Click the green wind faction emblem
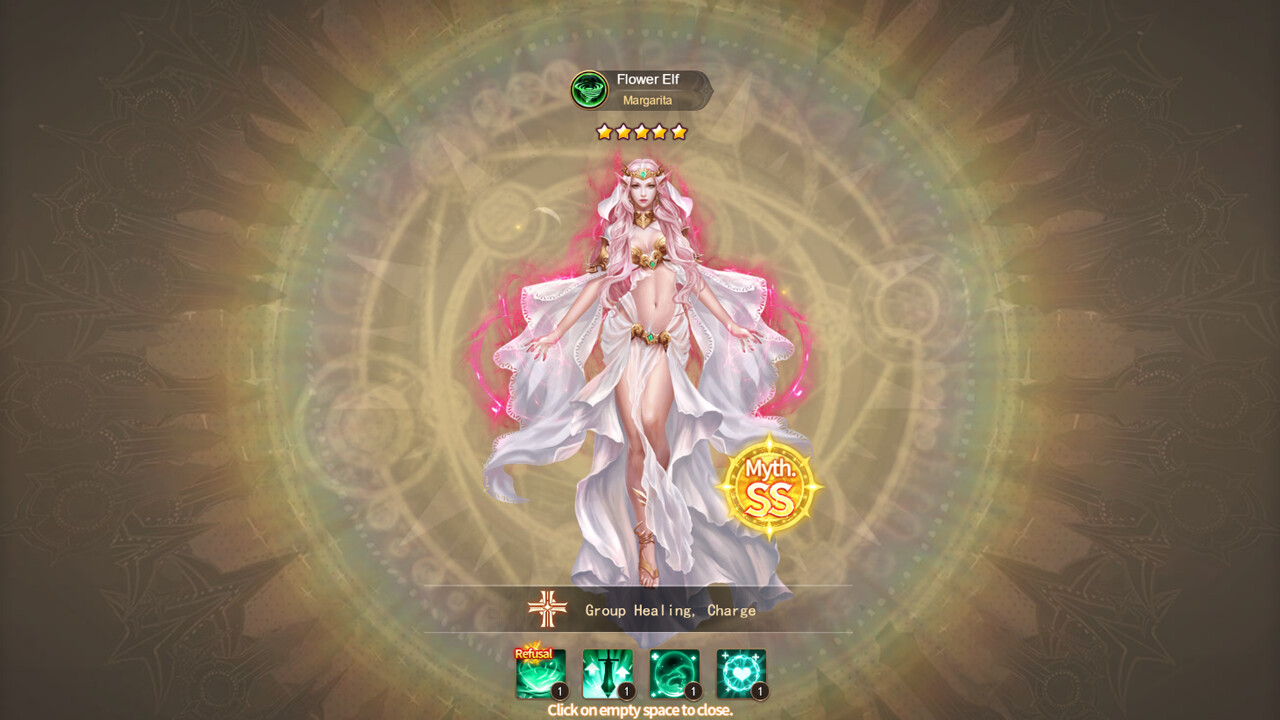 click(x=590, y=89)
